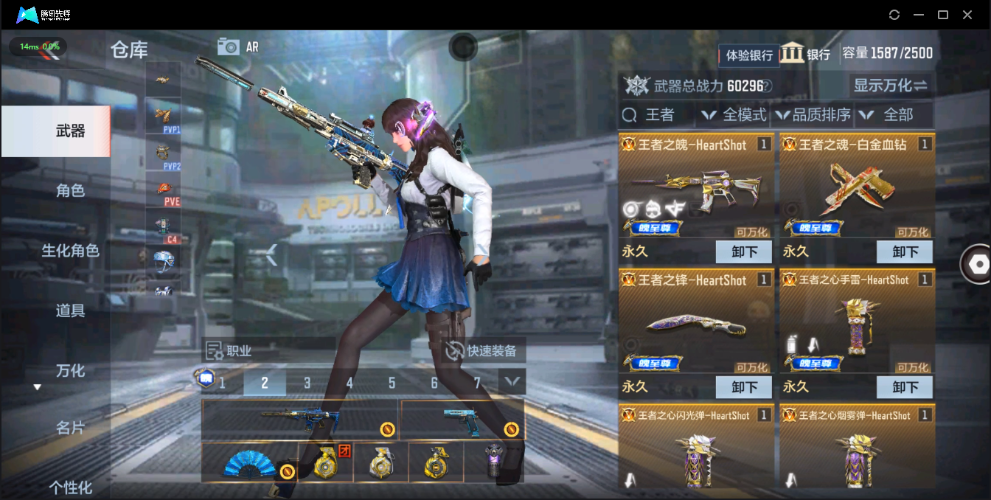Activate the 快速装备 quick equip button
This screenshot has width=991, height=500.
(x=484, y=351)
